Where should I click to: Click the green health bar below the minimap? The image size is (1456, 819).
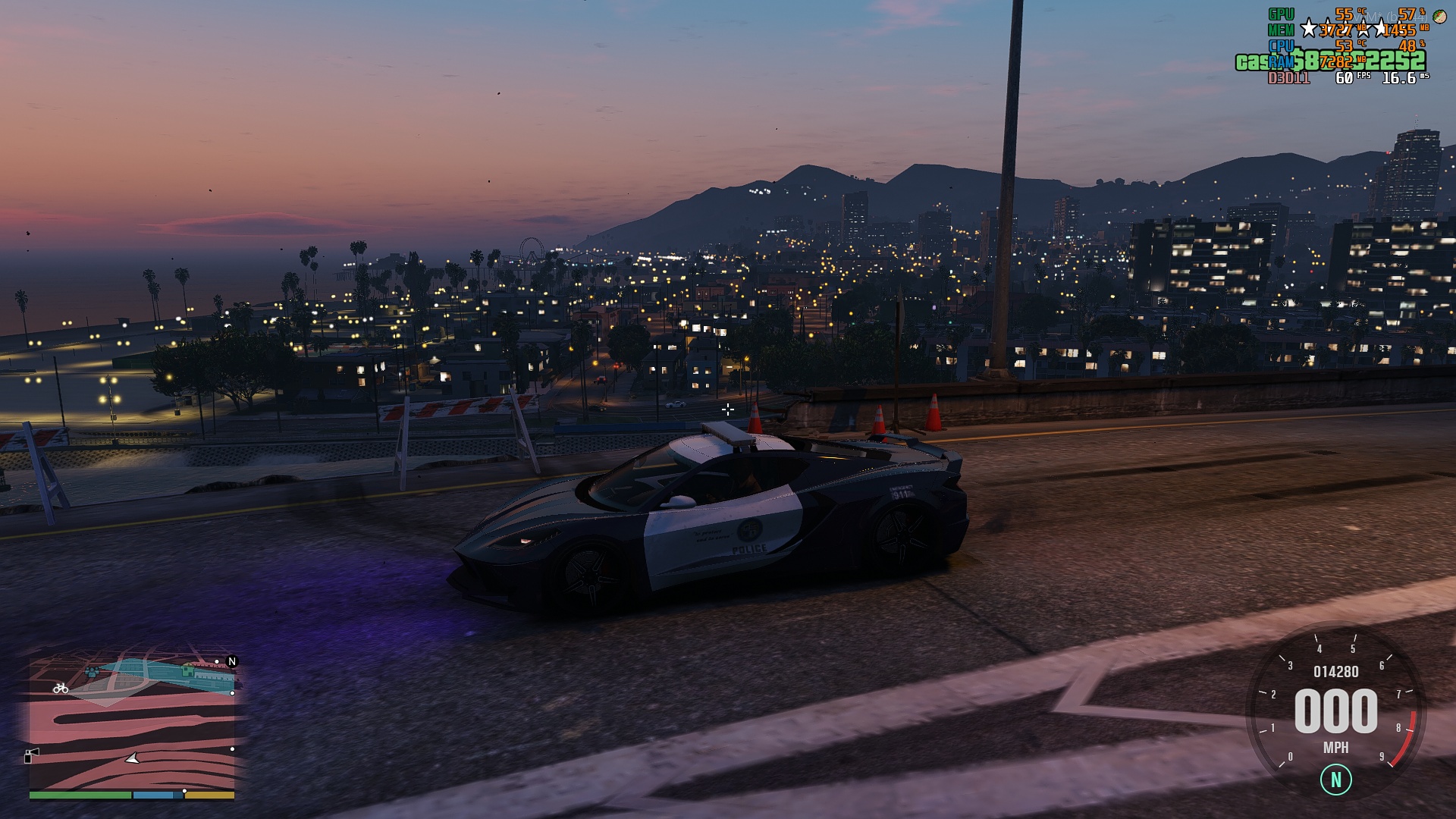pos(80,795)
